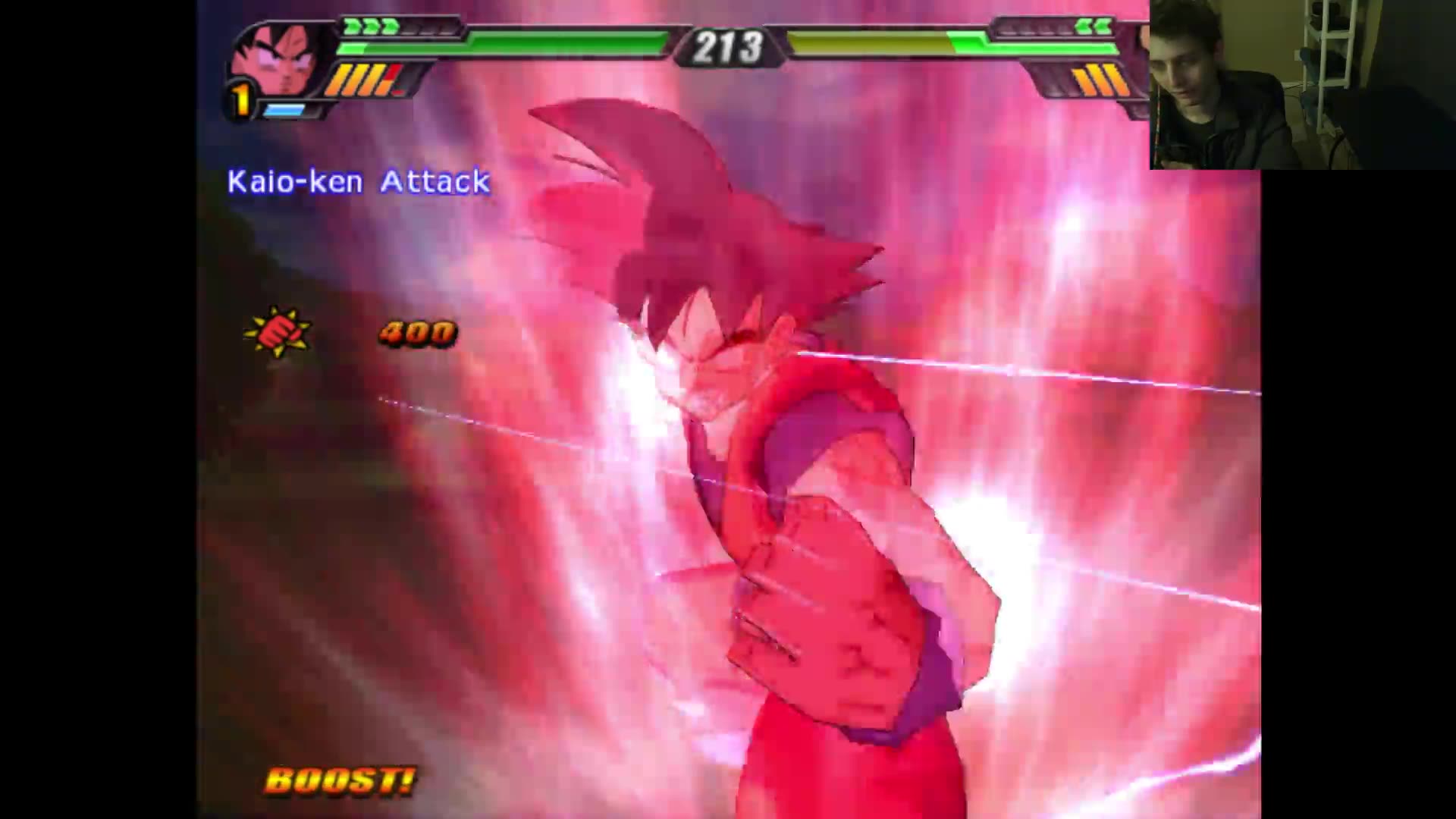The height and width of the screenshot is (819, 1456).
Task: Click the green triple-chevron ki icon
Action: [370, 27]
